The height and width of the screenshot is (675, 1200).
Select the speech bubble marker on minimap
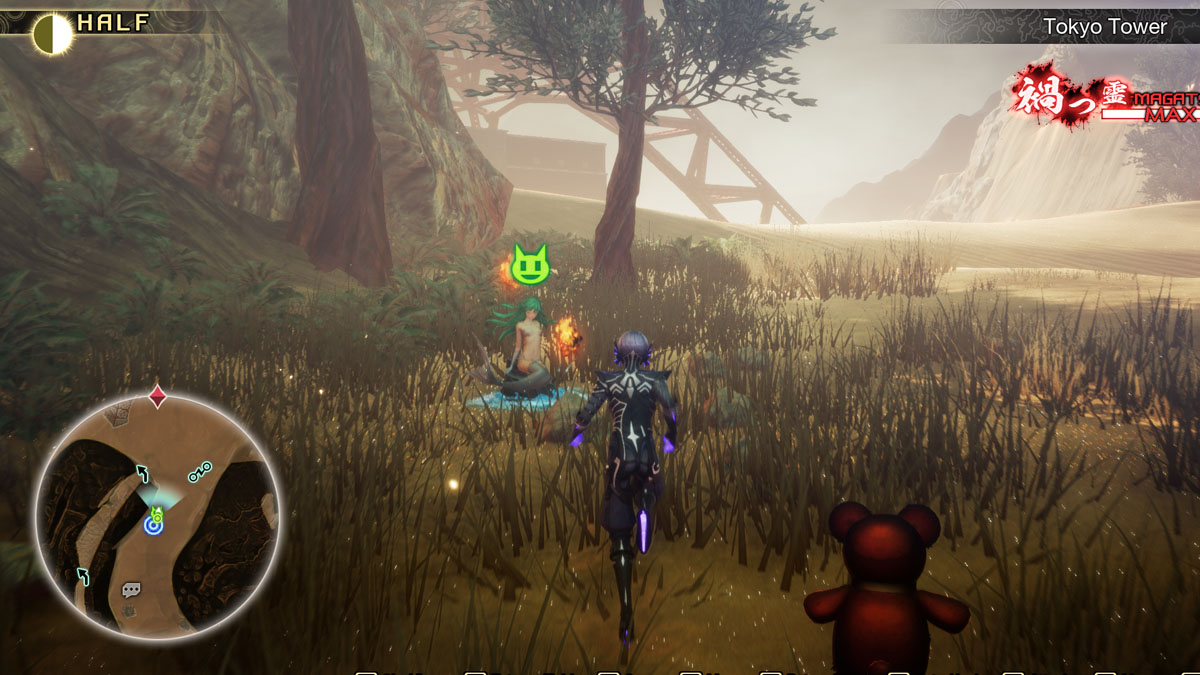click(131, 590)
